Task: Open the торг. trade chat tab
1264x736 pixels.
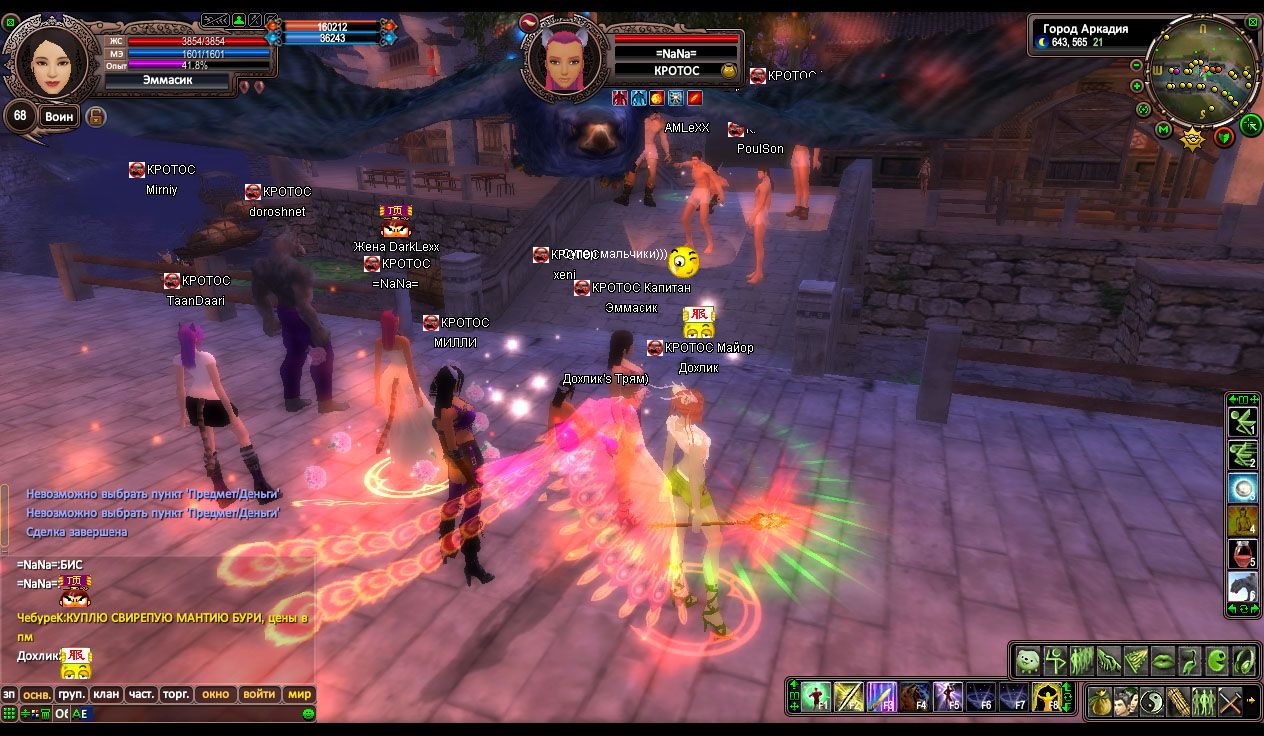Action: (x=176, y=694)
